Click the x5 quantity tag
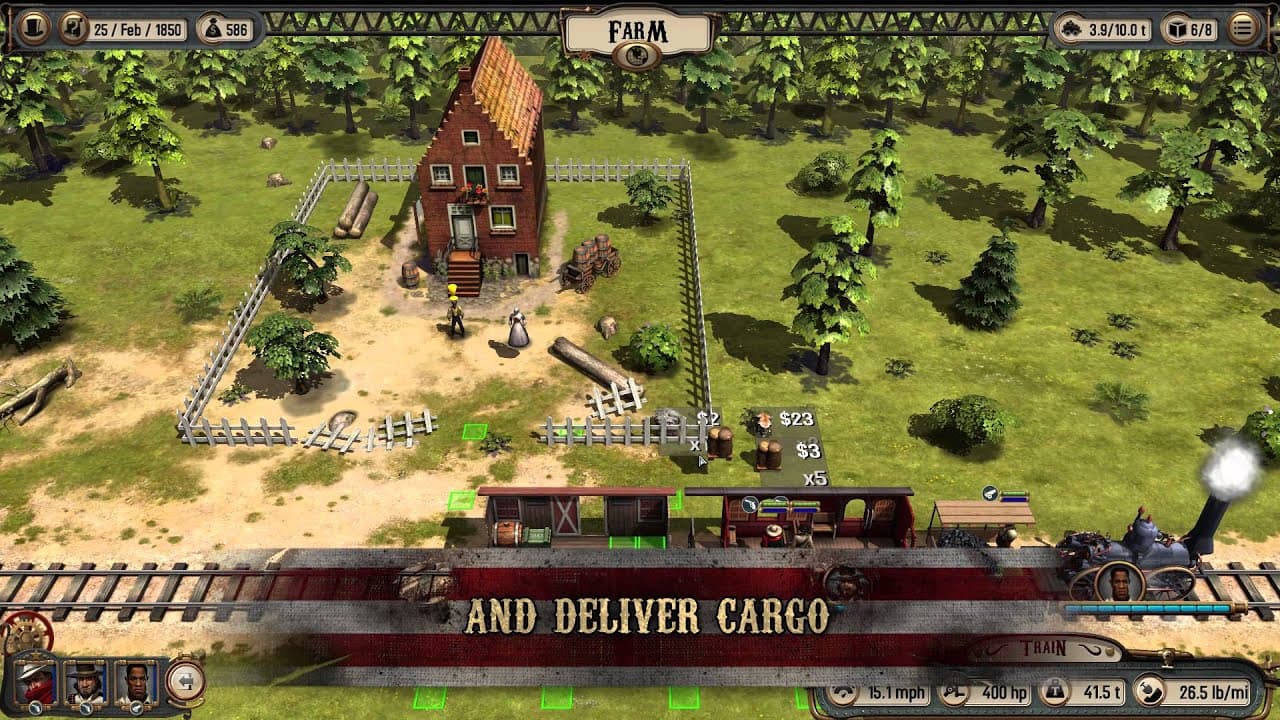This screenshot has width=1280, height=720. click(816, 478)
